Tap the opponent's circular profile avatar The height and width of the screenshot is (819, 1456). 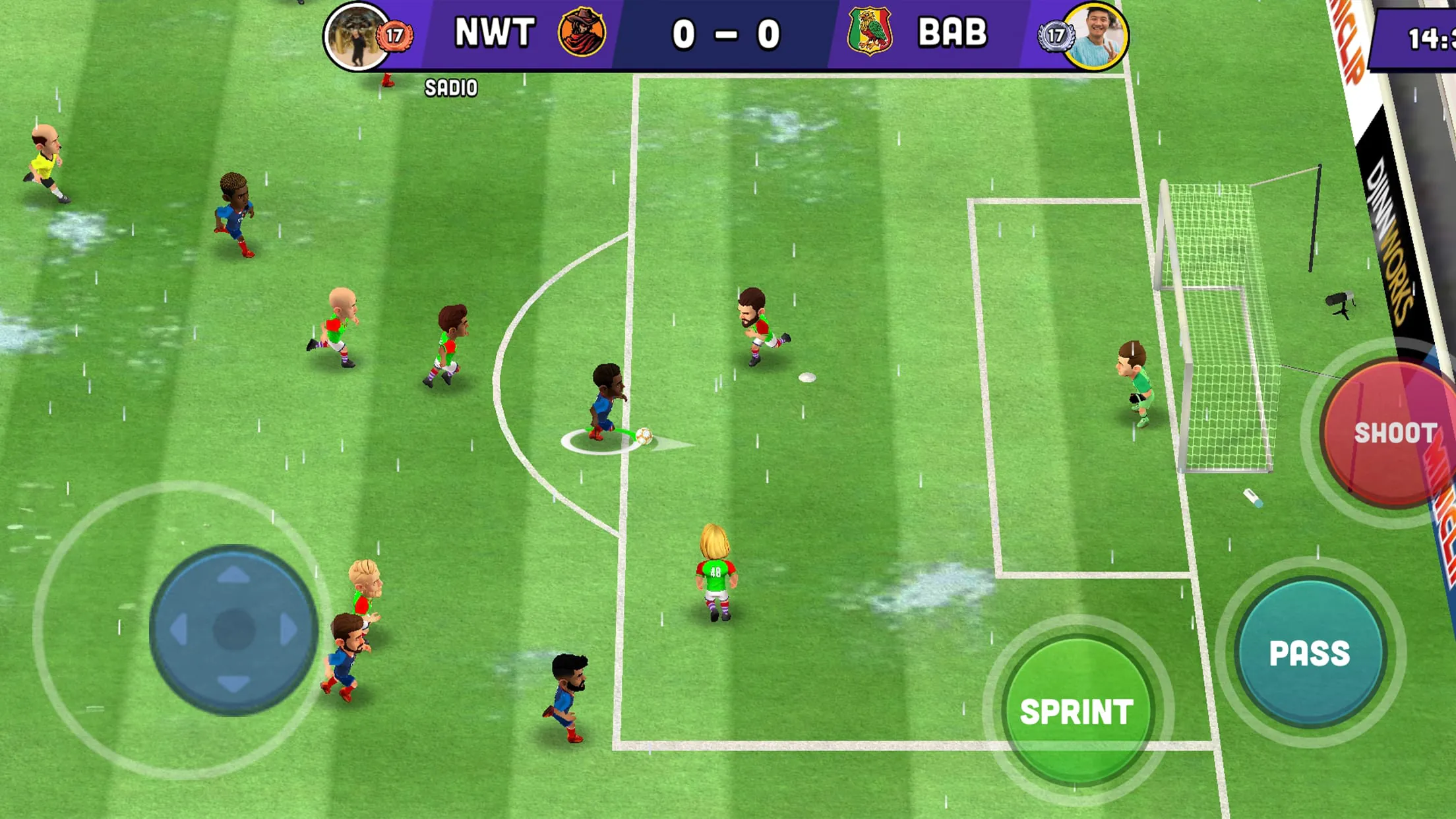pyautogui.click(x=1099, y=36)
